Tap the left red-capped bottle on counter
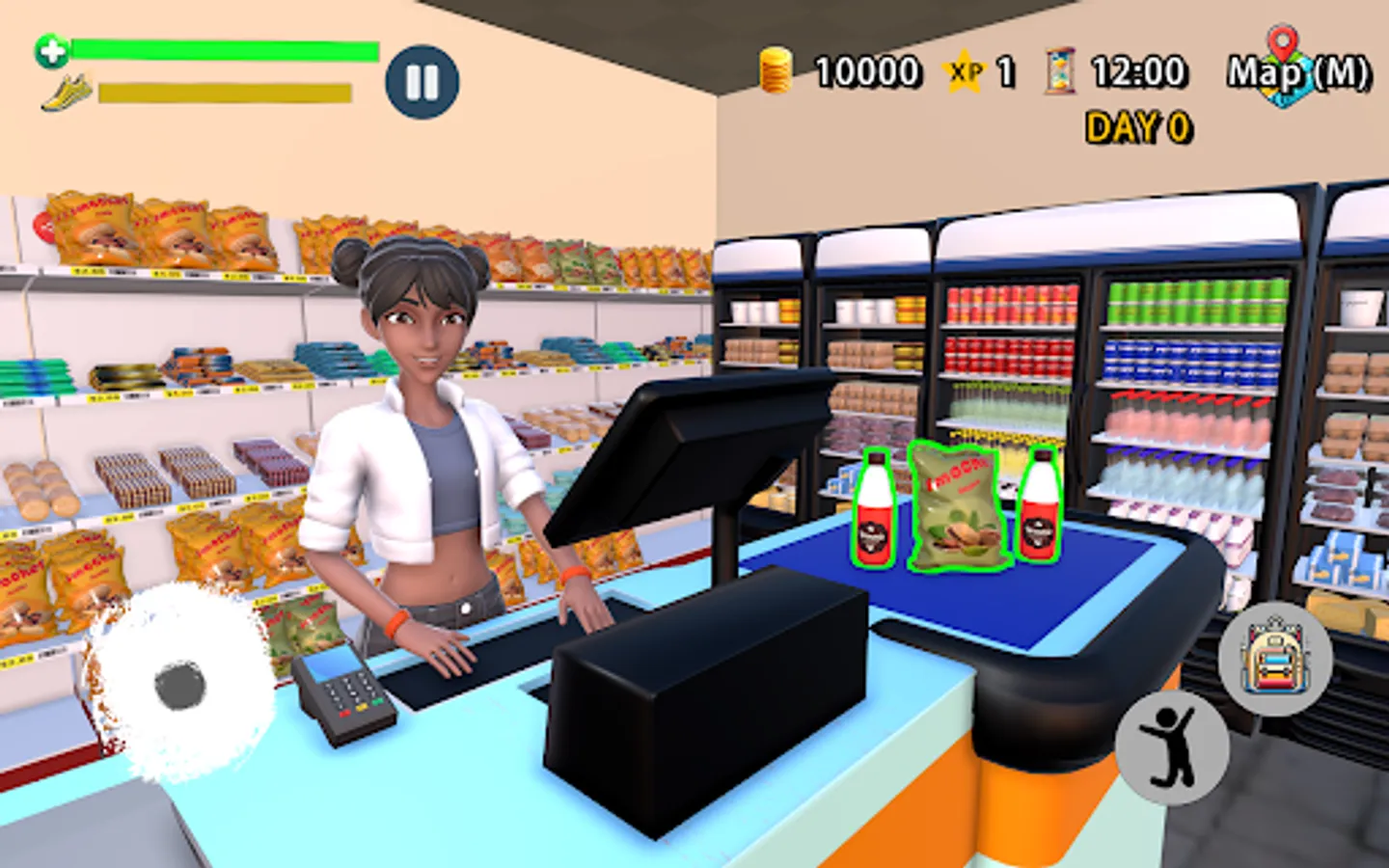Image resolution: width=1389 pixels, height=868 pixels. coord(876,508)
